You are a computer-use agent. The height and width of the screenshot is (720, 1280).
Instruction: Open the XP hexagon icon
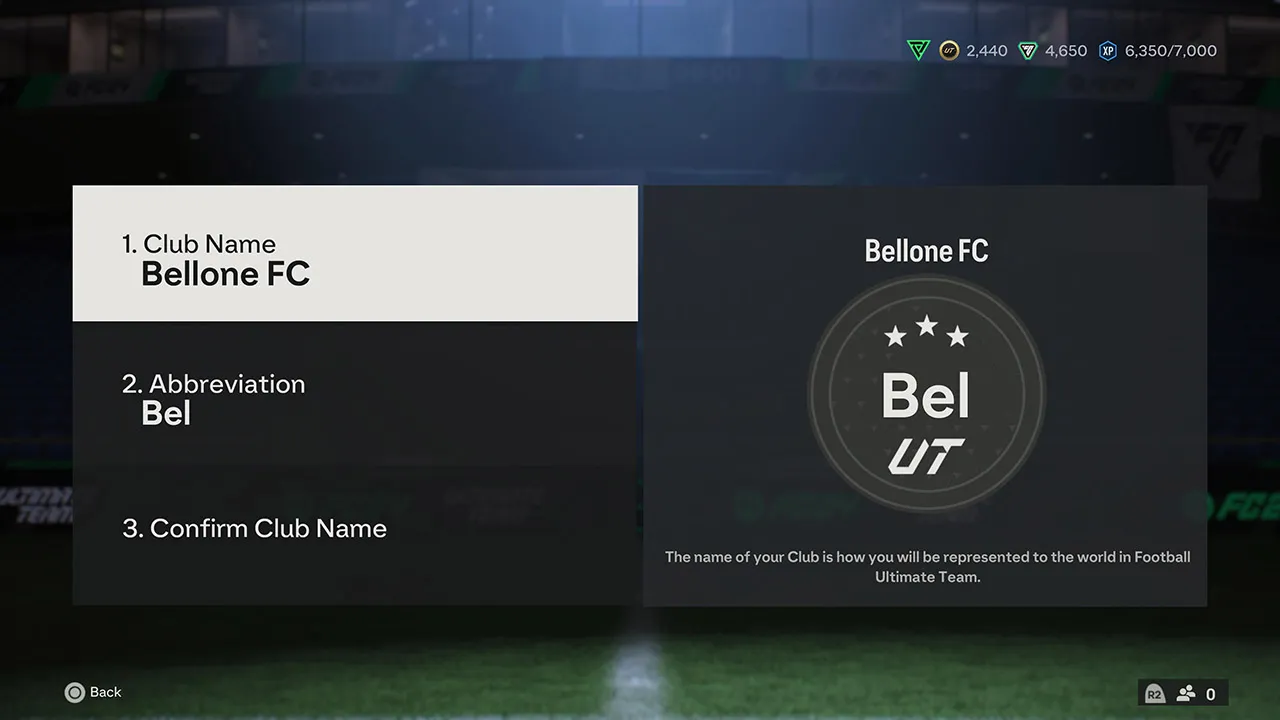point(1107,50)
